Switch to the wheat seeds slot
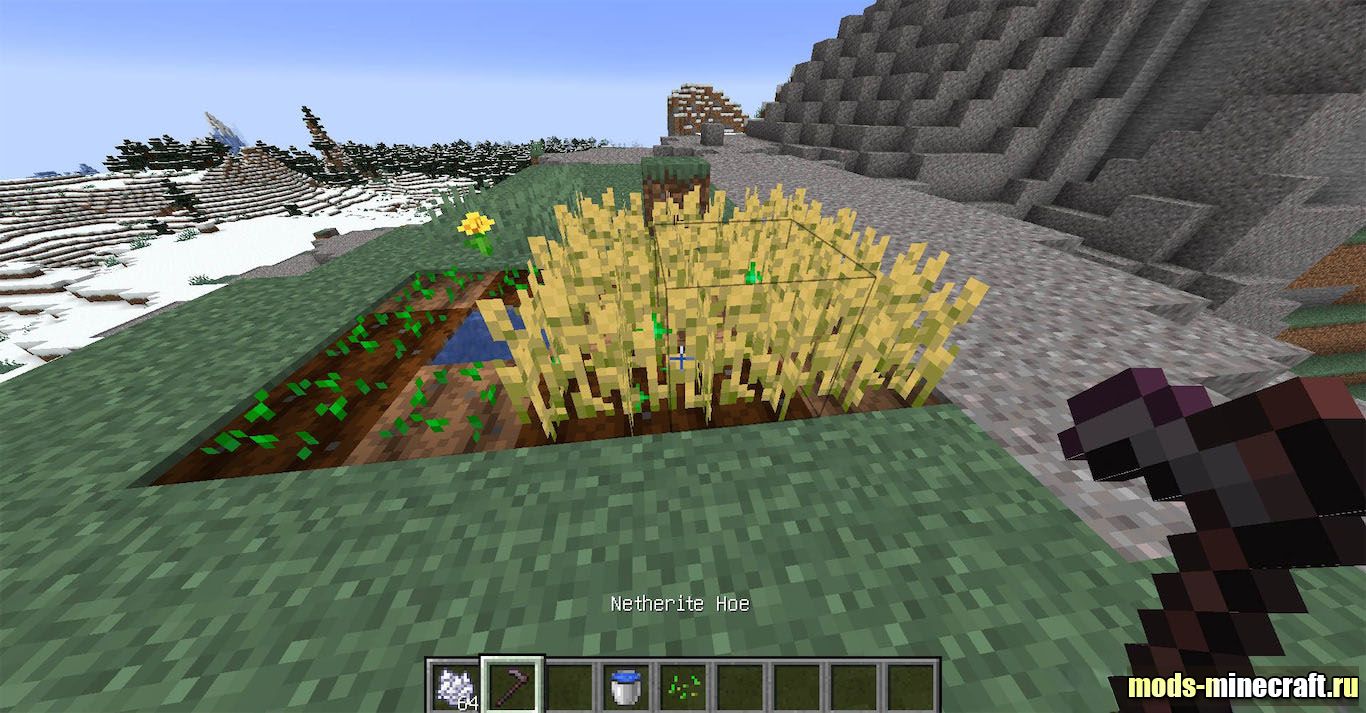 tap(683, 687)
